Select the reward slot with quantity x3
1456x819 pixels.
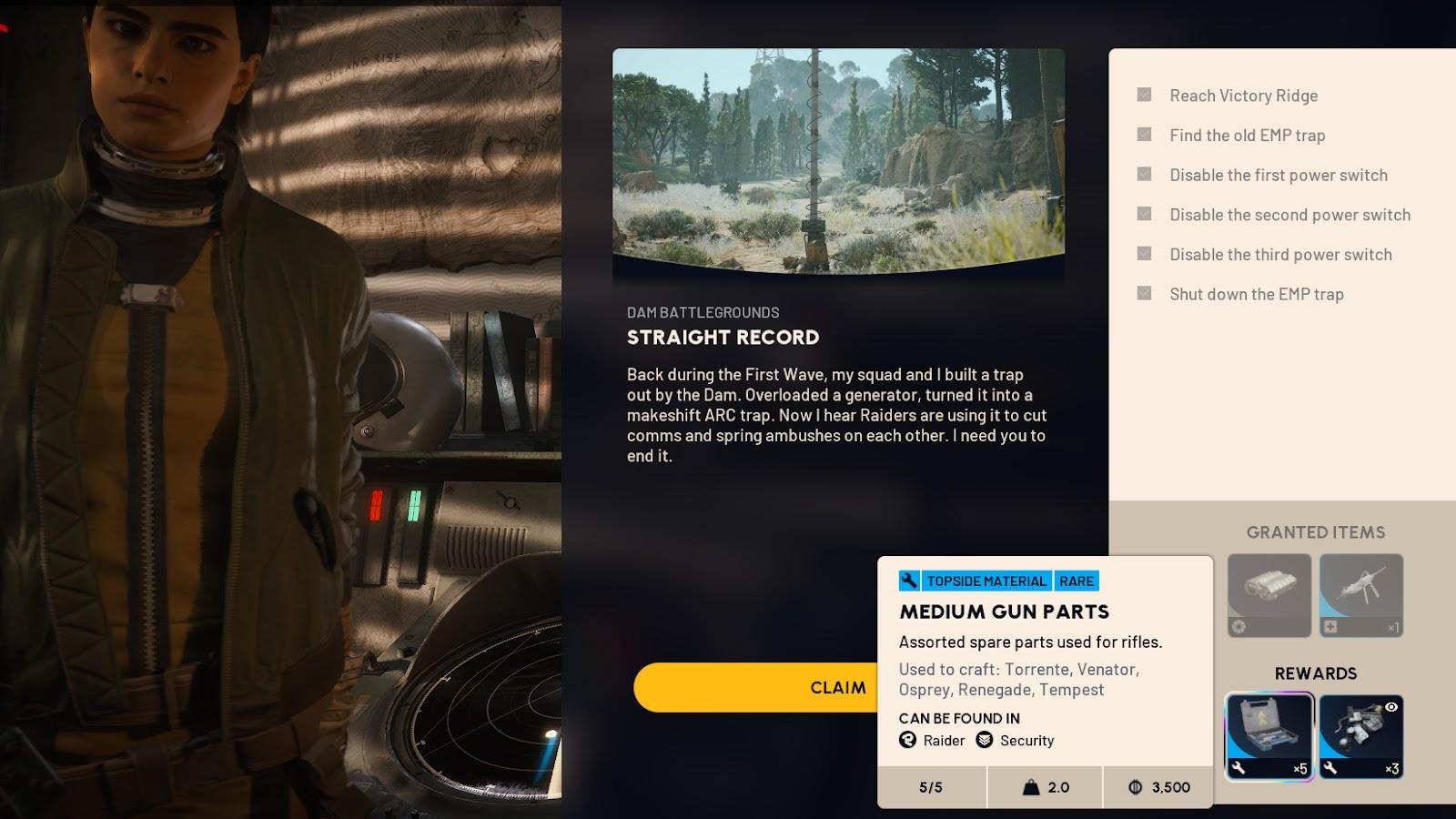pyautogui.click(x=1361, y=736)
